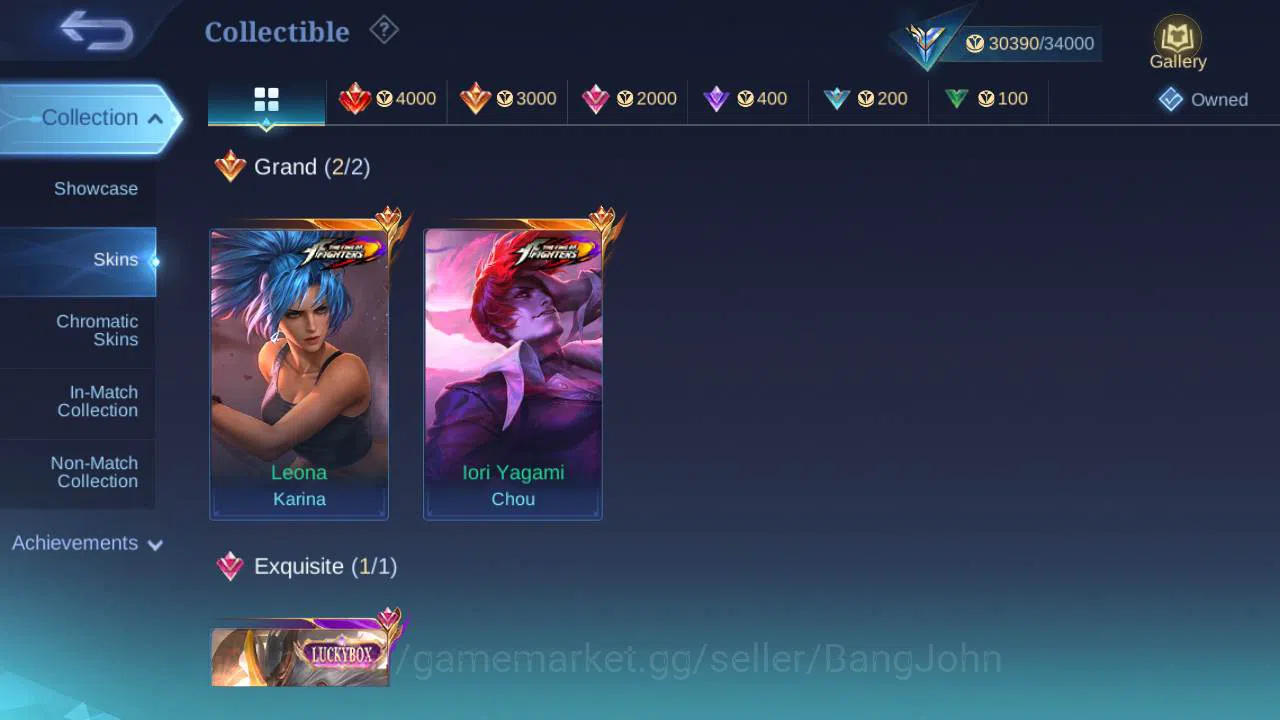The height and width of the screenshot is (720, 1280).
Task: Open the Leona Karina skin card
Action: (298, 370)
